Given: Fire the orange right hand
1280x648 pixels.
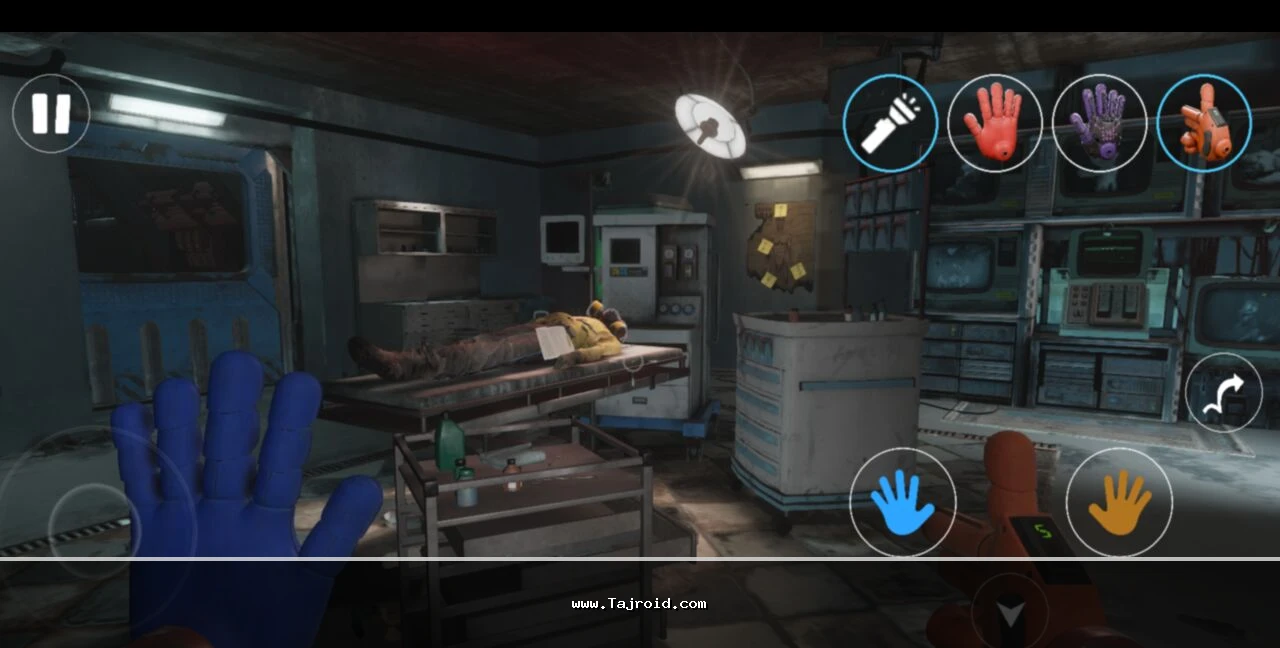Looking at the screenshot, I should [1119, 502].
